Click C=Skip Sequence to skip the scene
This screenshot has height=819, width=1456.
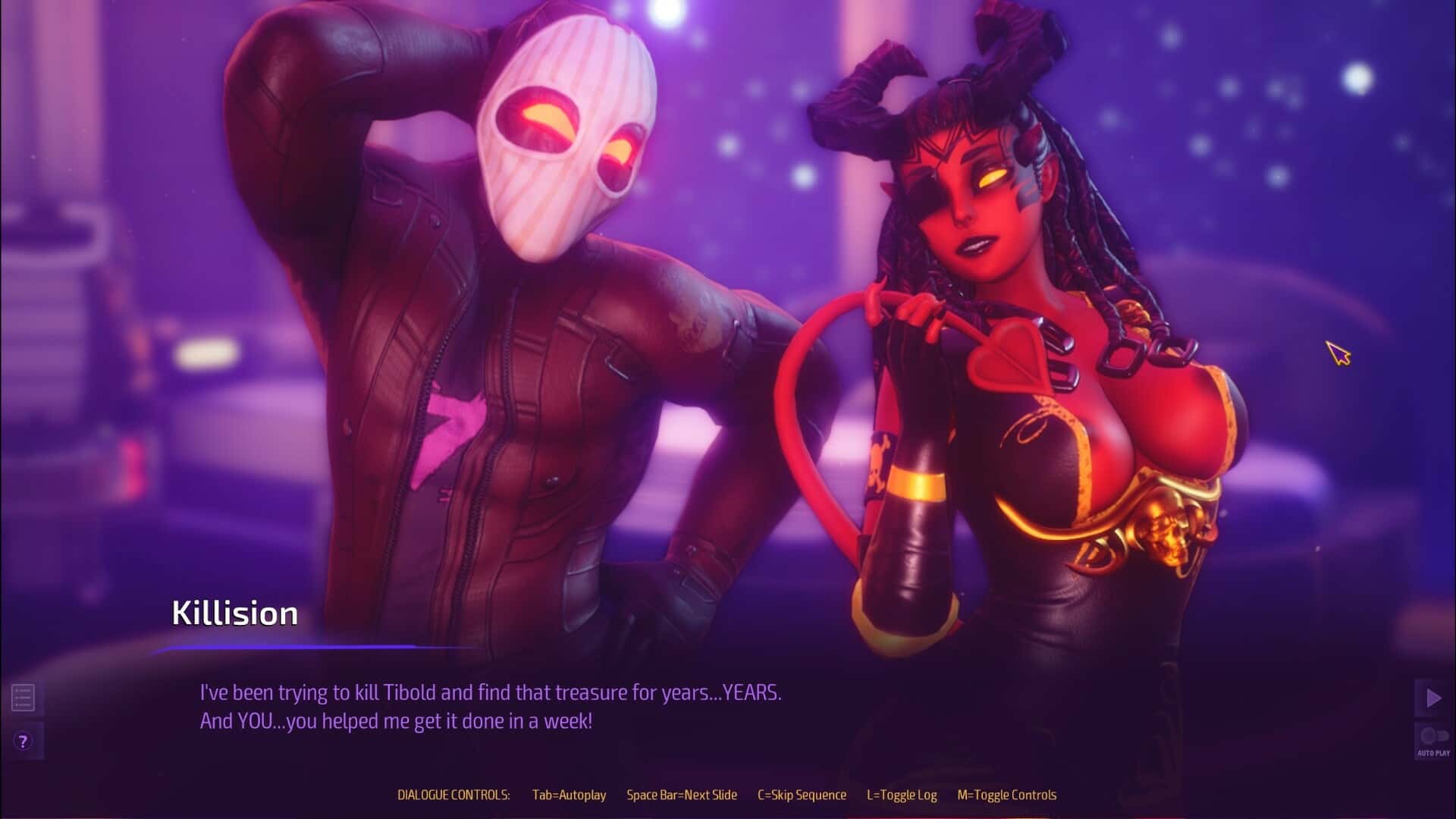tap(802, 795)
